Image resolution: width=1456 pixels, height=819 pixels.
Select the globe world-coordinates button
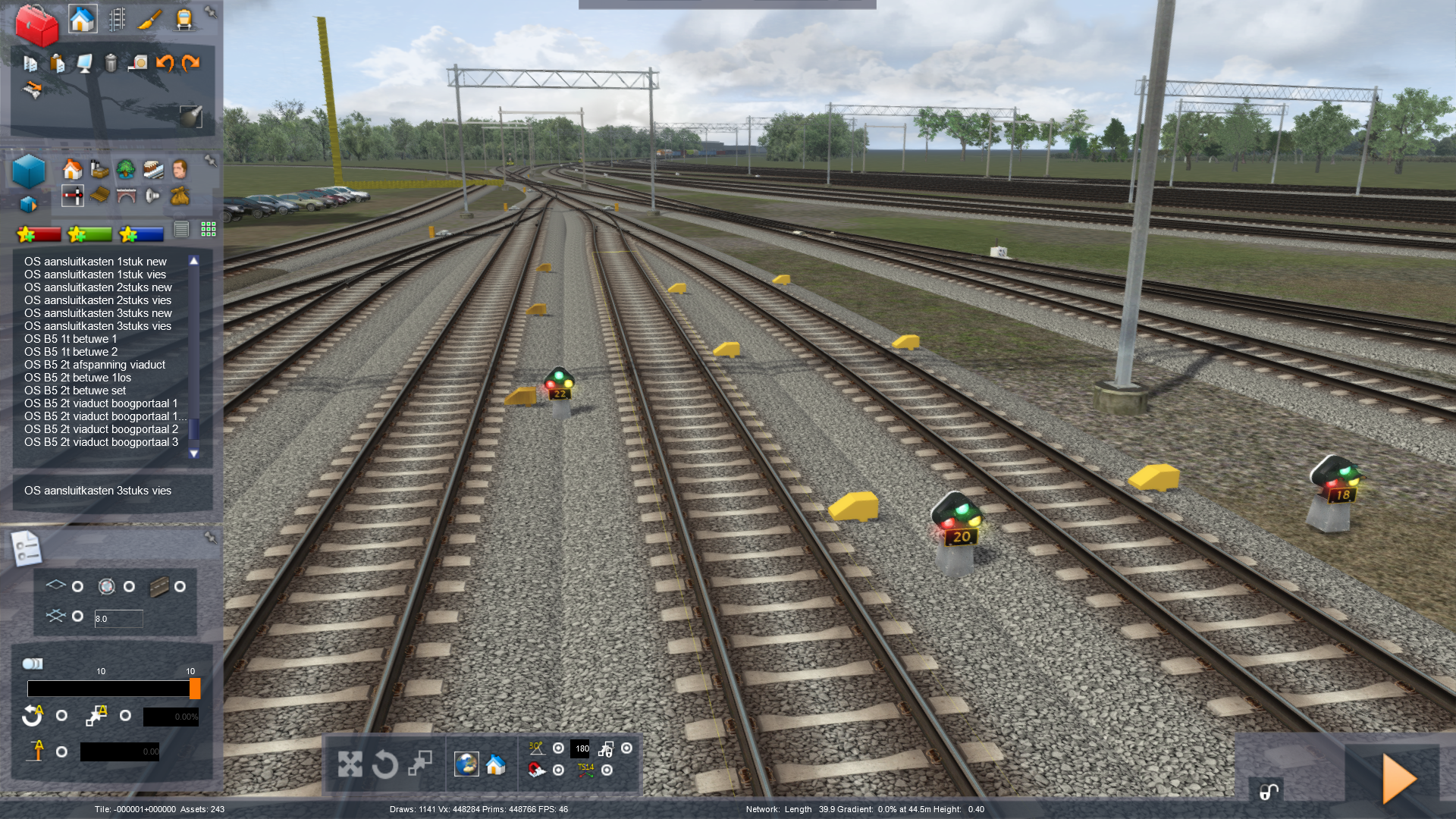[466, 764]
